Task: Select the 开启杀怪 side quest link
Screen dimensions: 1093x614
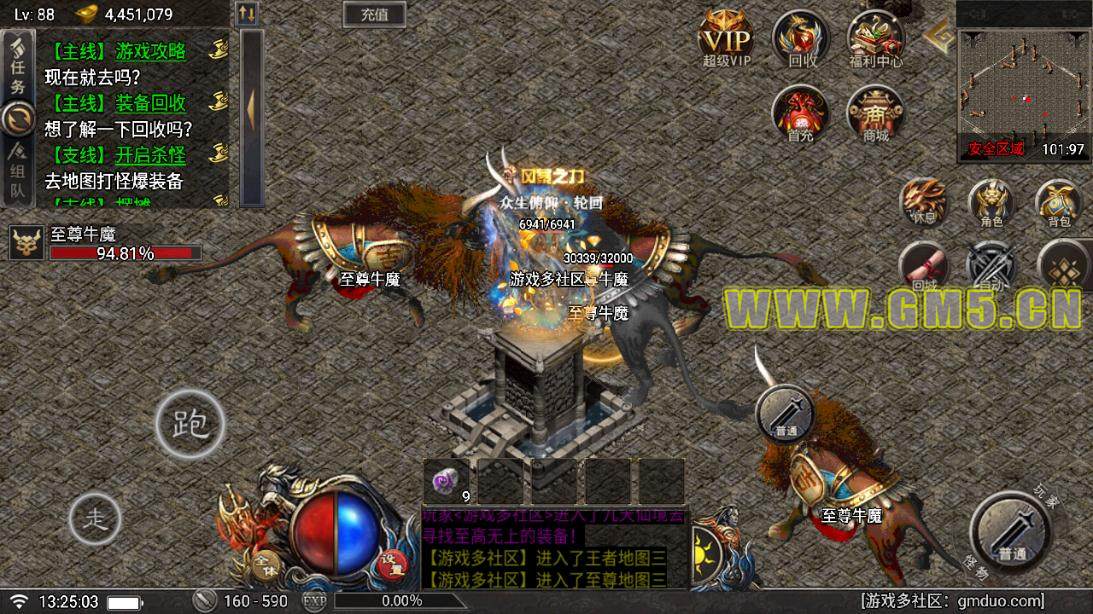Action: pyautogui.click(x=150, y=155)
